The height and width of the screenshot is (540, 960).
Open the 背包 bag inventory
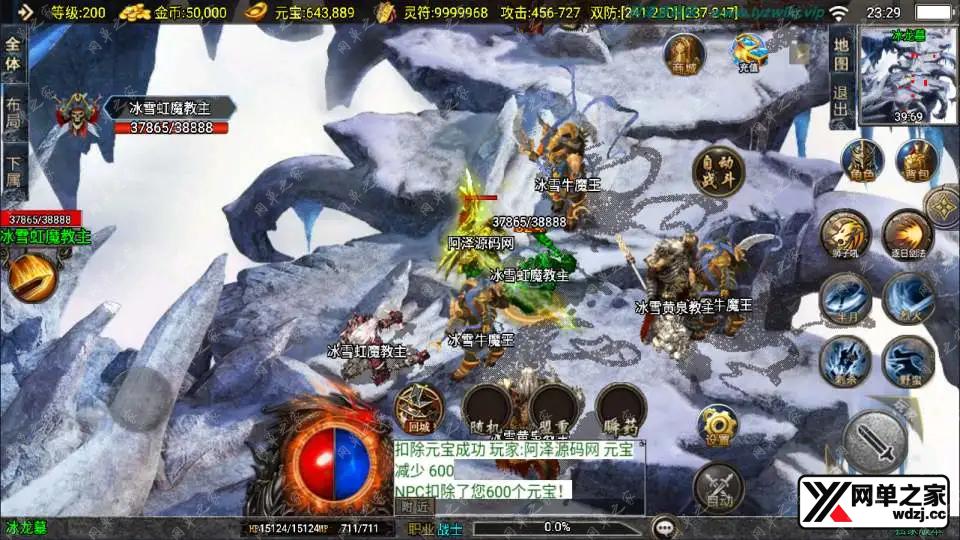[915, 162]
